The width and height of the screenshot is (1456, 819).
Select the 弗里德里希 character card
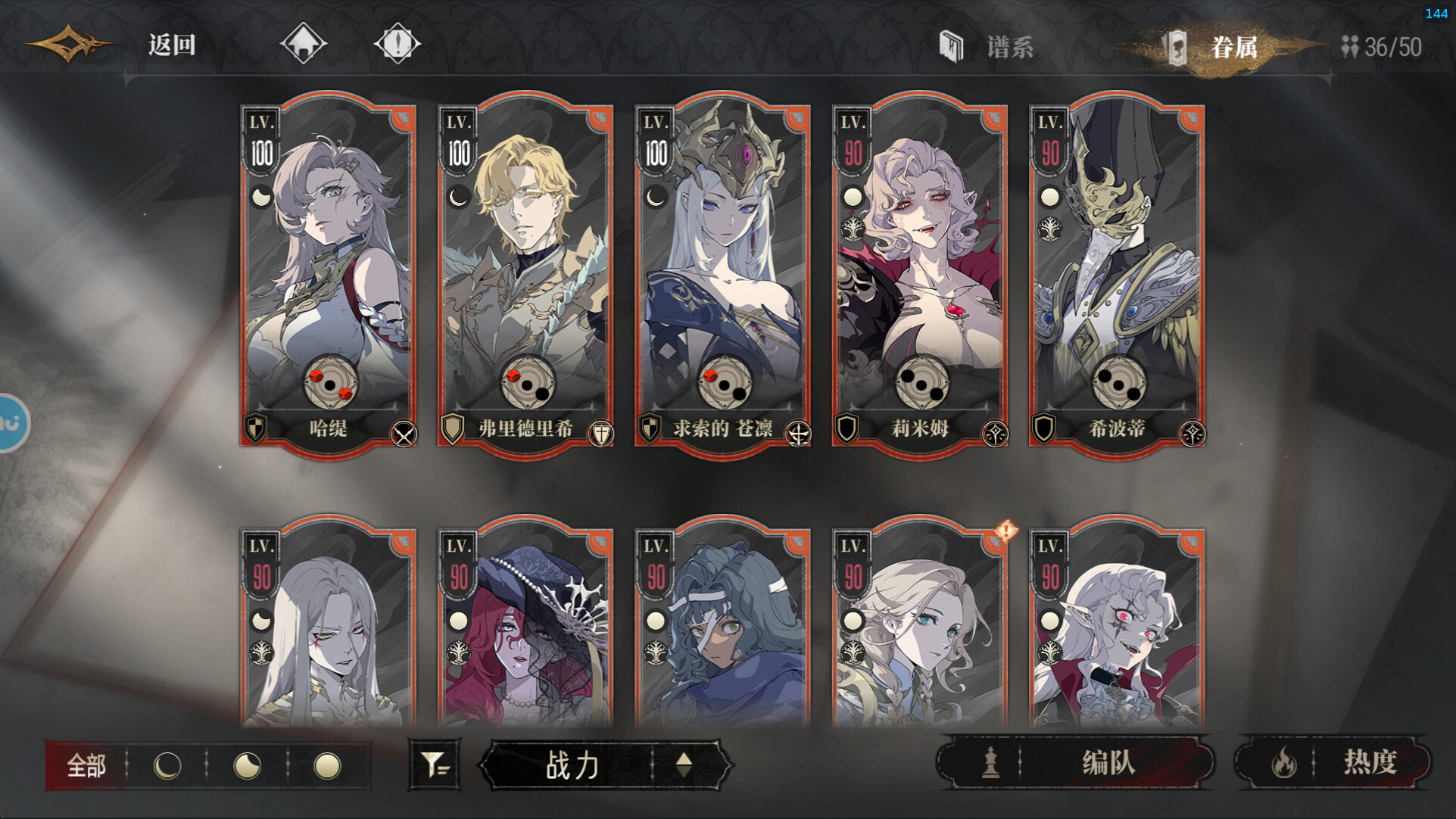[525, 272]
